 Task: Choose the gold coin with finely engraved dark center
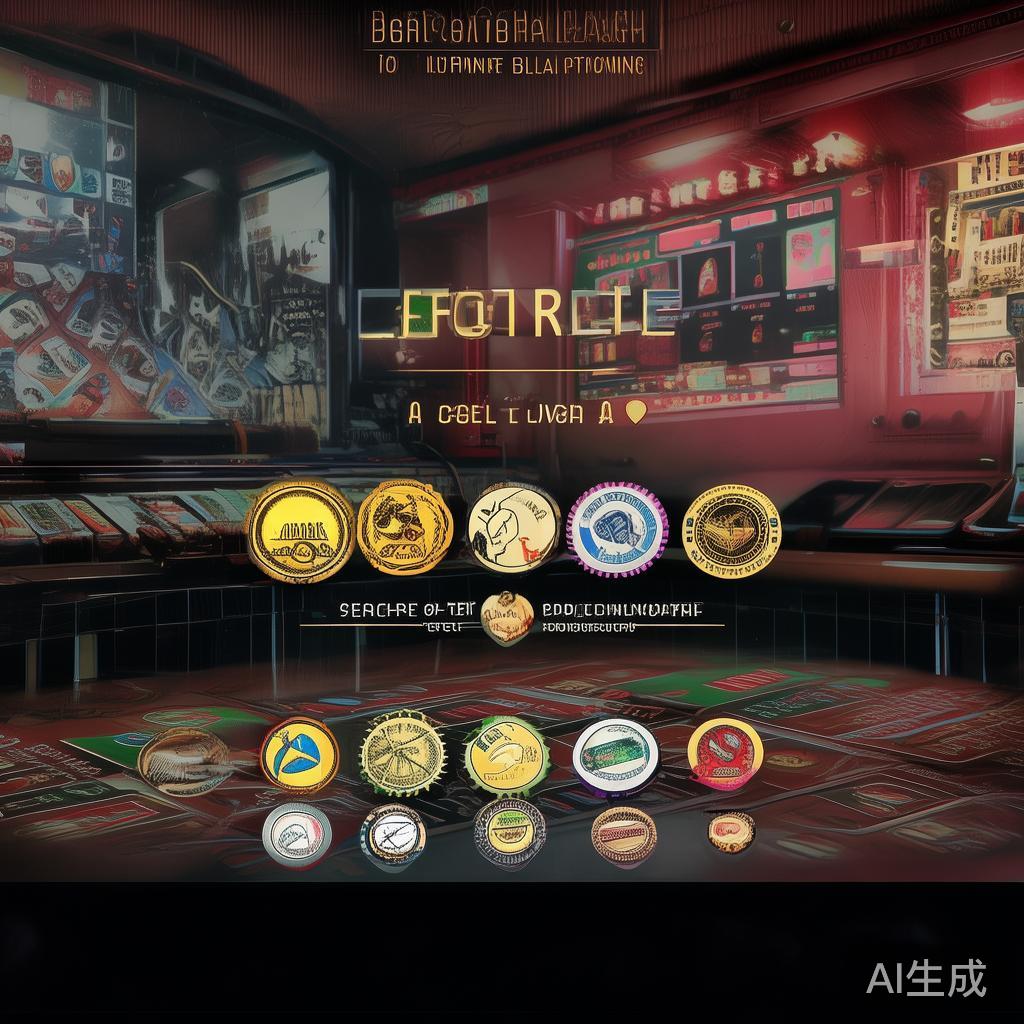click(731, 531)
